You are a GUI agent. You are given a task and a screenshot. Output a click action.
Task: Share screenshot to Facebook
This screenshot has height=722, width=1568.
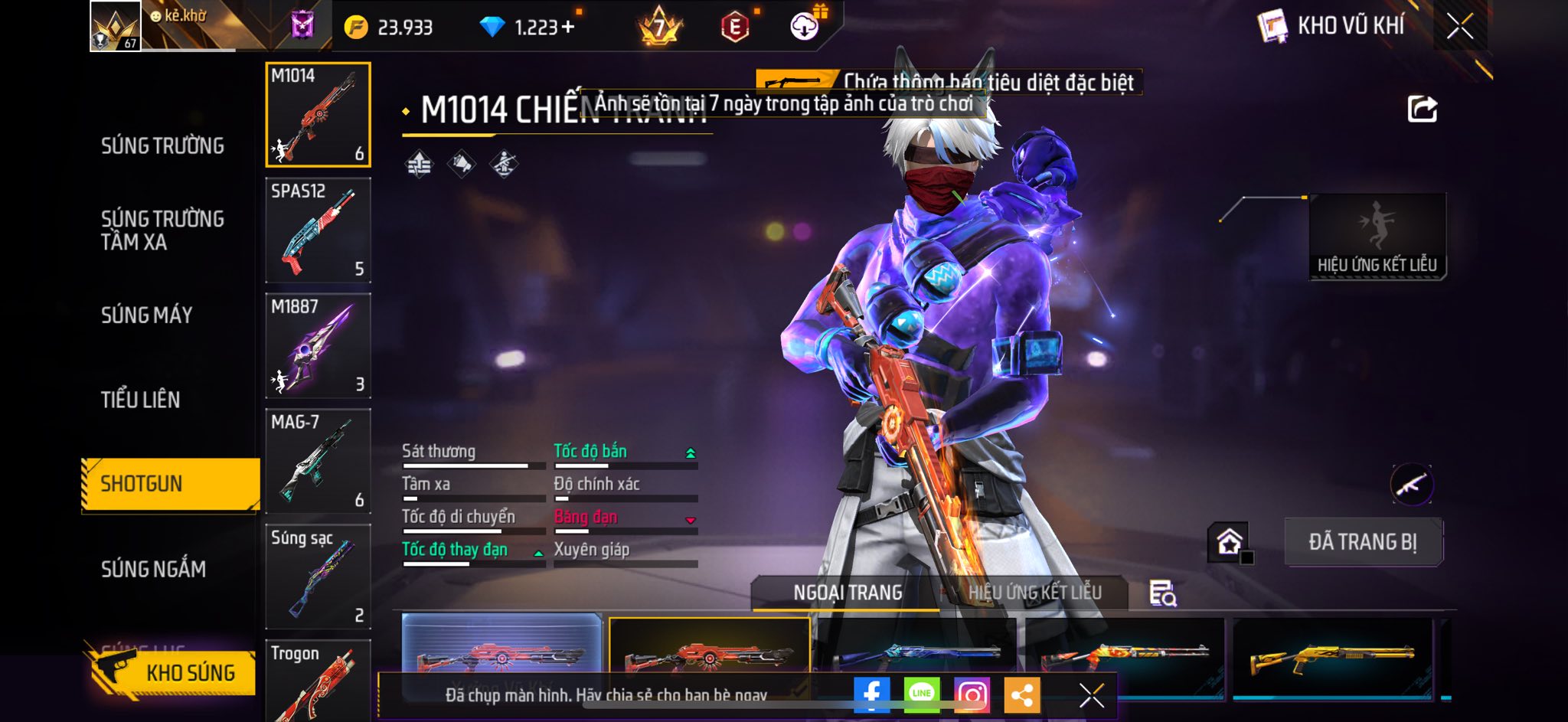871,694
